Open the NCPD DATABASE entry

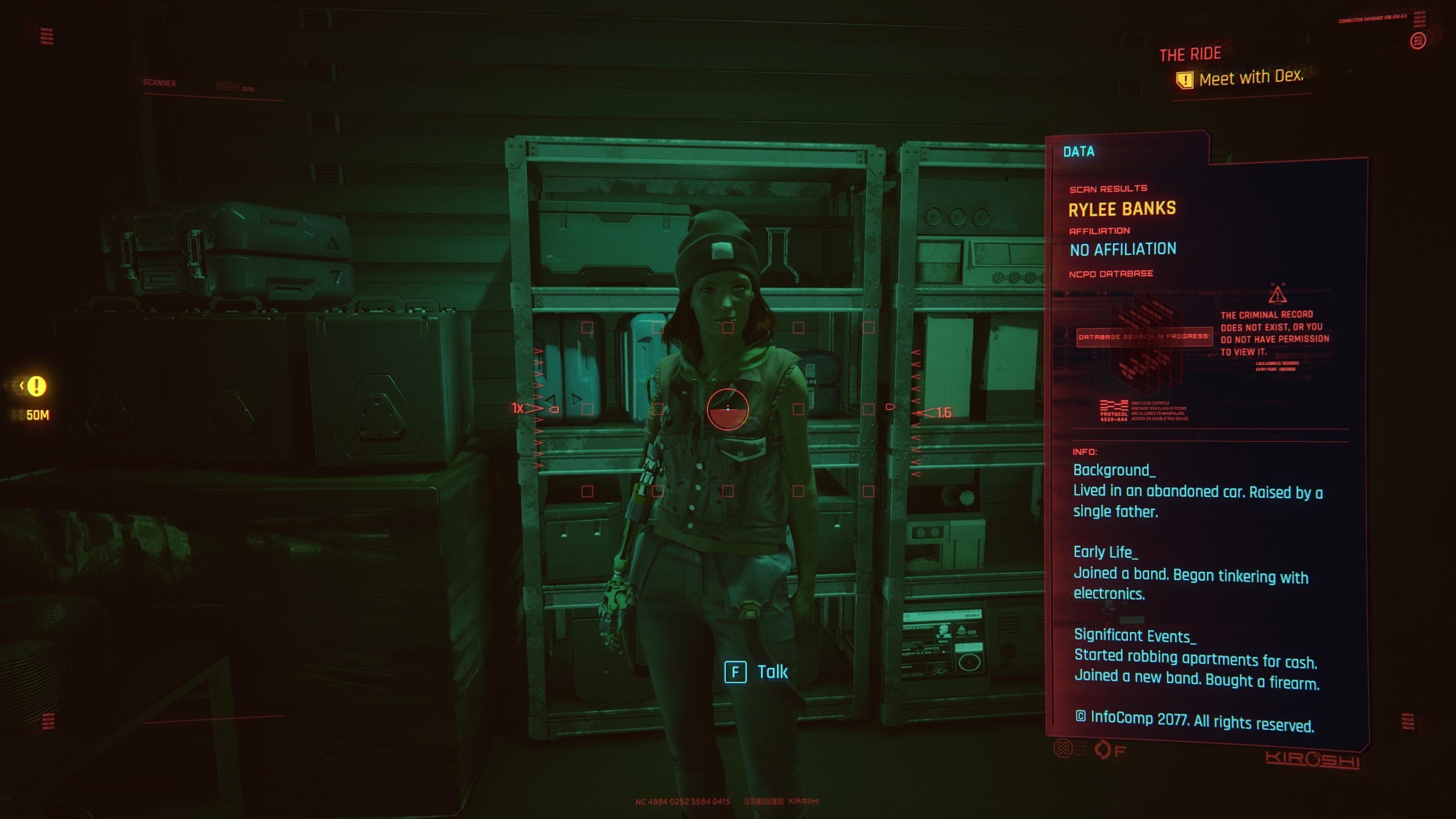[1110, 274]
